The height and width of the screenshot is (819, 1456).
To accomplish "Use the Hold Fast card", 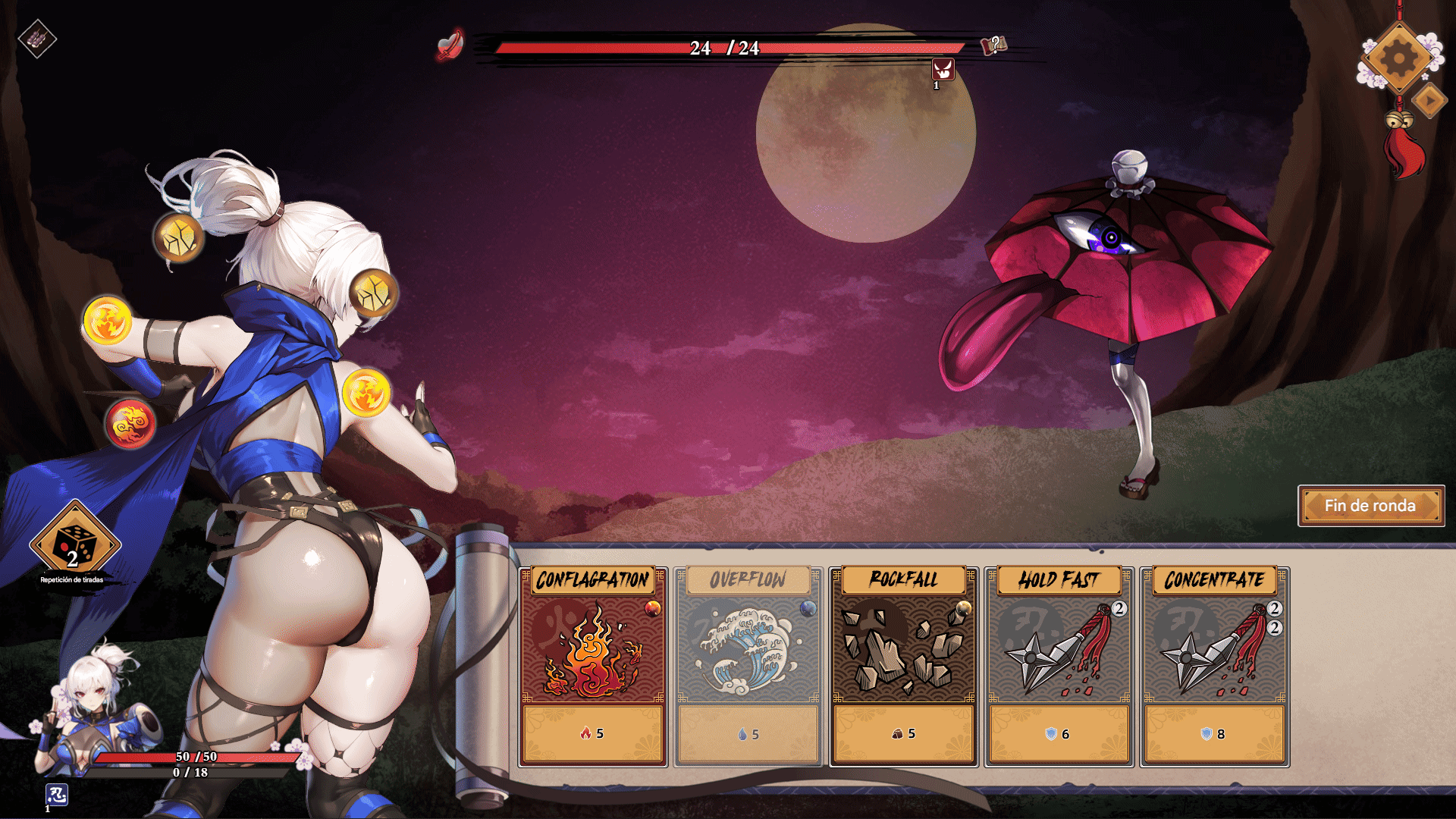I will point(1059,666).
